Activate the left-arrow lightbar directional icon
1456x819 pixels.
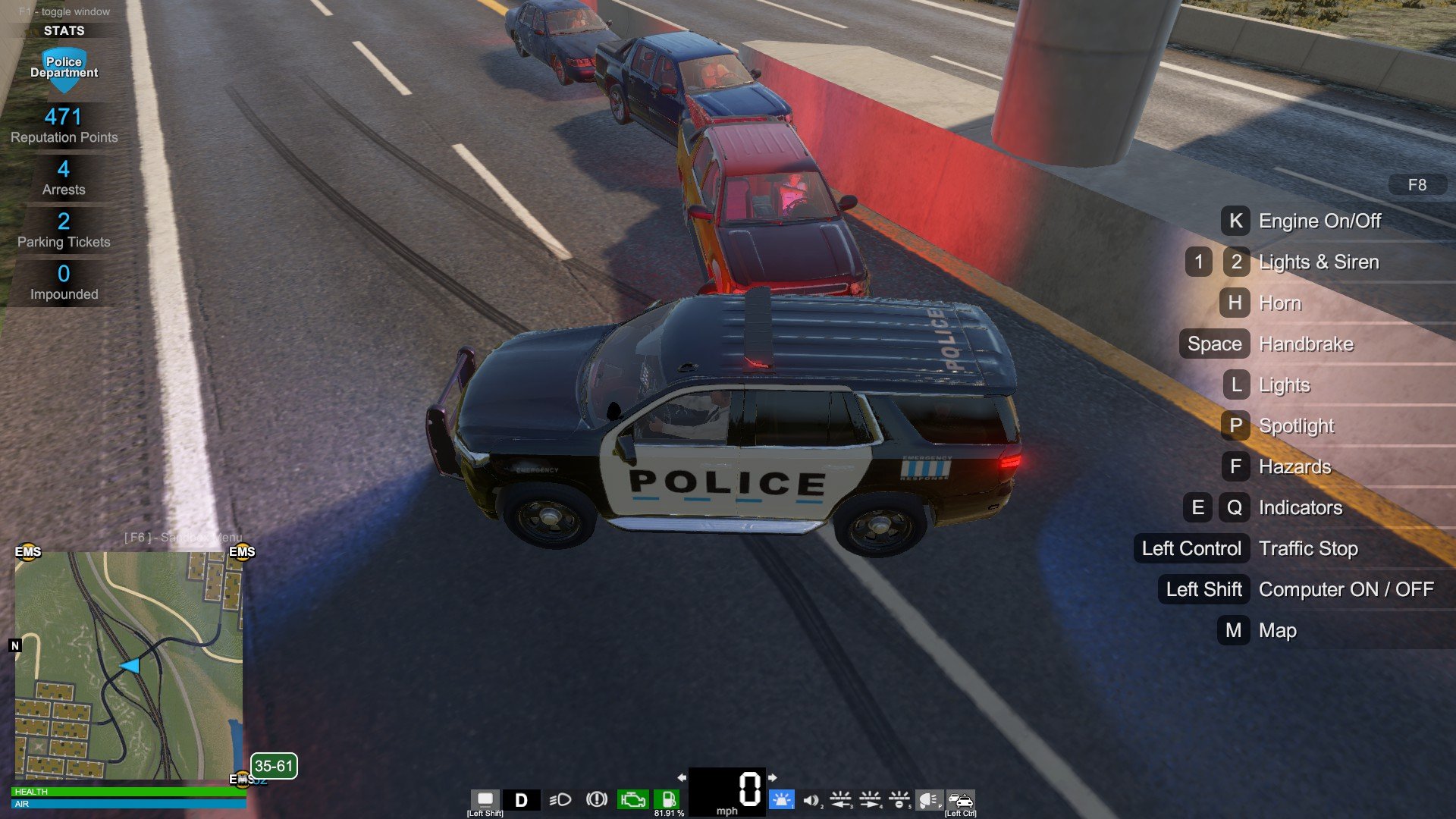coord(840,799)
